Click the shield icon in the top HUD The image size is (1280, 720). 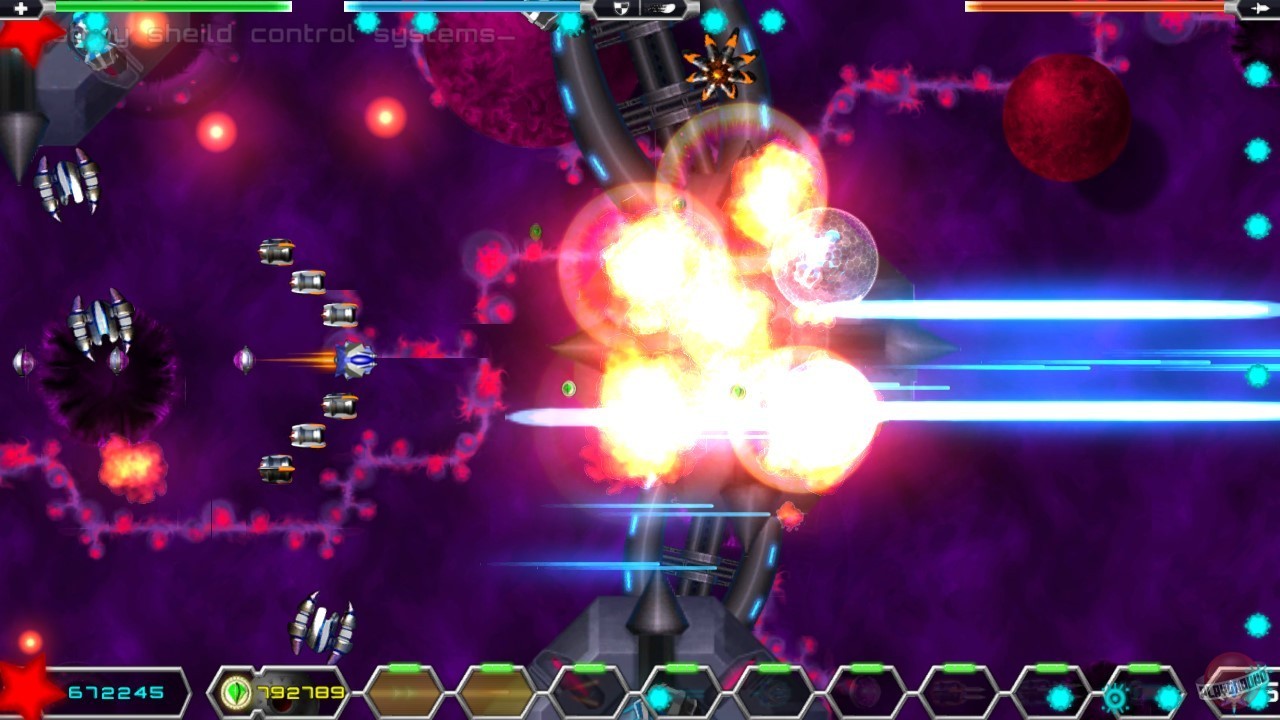(x=620, y=8)
